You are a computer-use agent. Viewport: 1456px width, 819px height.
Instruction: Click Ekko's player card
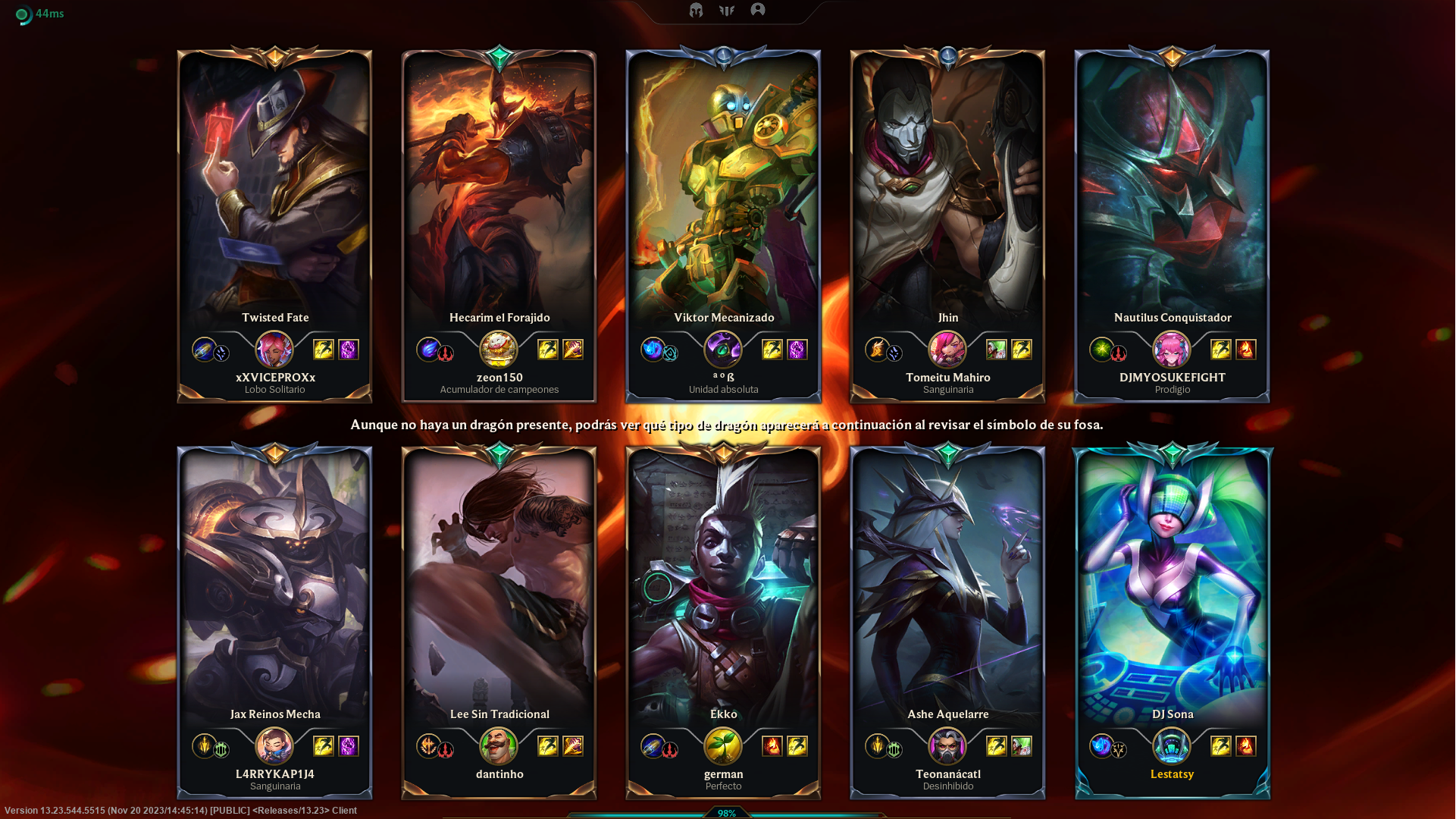pyautogui.click(x=723, y=584)
